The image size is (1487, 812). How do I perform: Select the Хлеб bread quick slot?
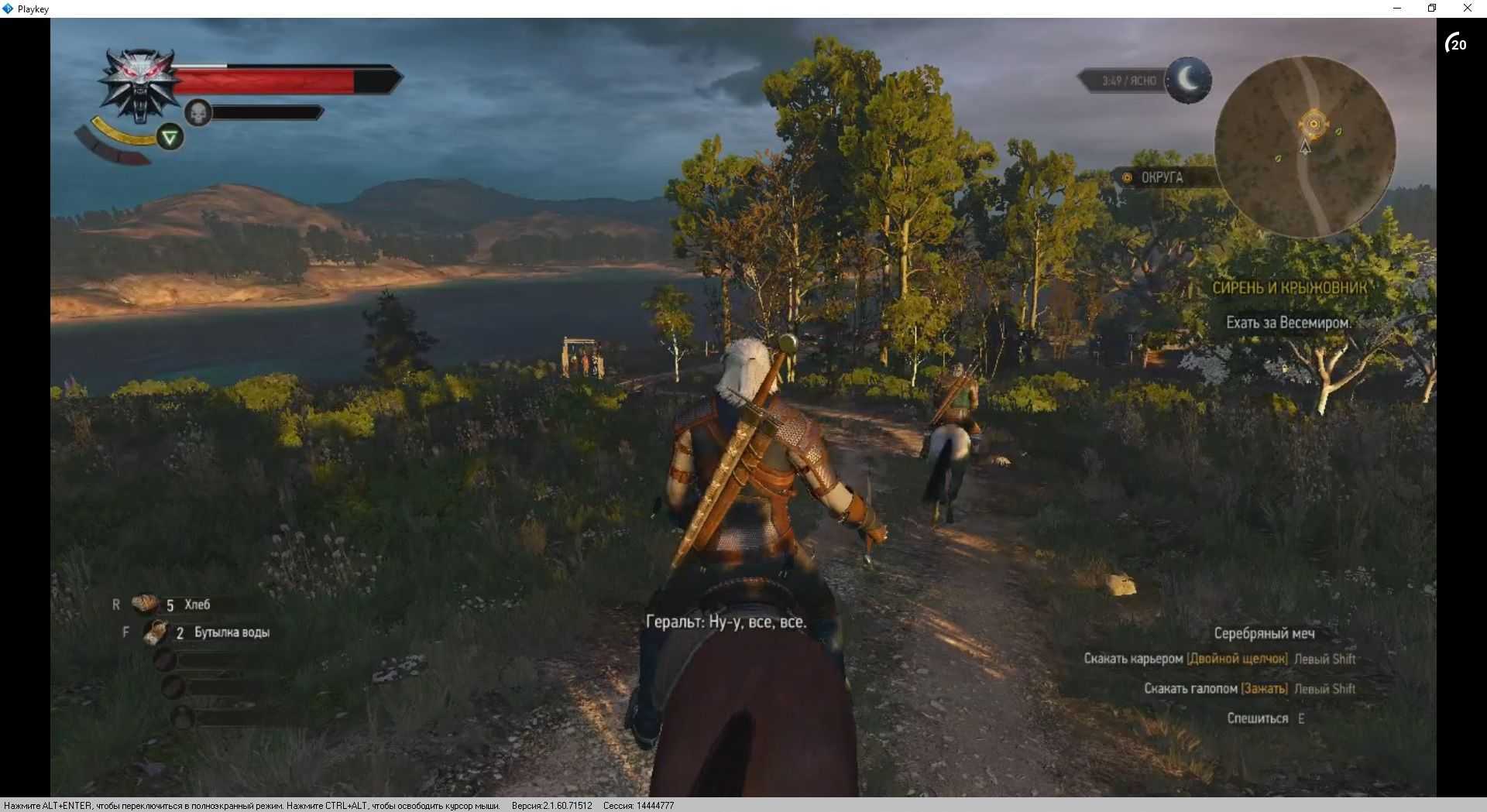click(145, 604)
